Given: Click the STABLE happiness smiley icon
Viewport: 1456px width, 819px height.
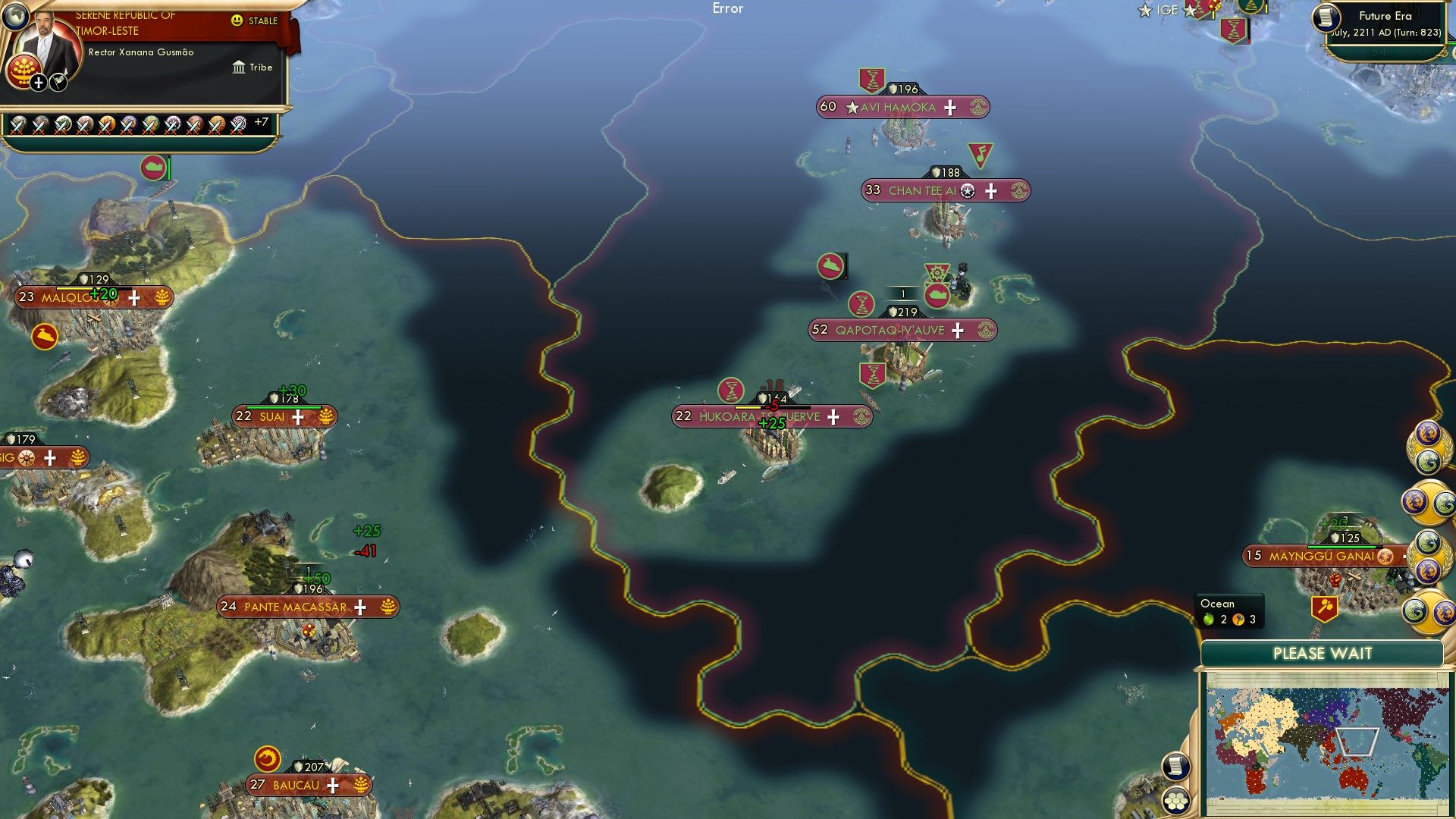Looking at the screenshot, I should 237,20.
